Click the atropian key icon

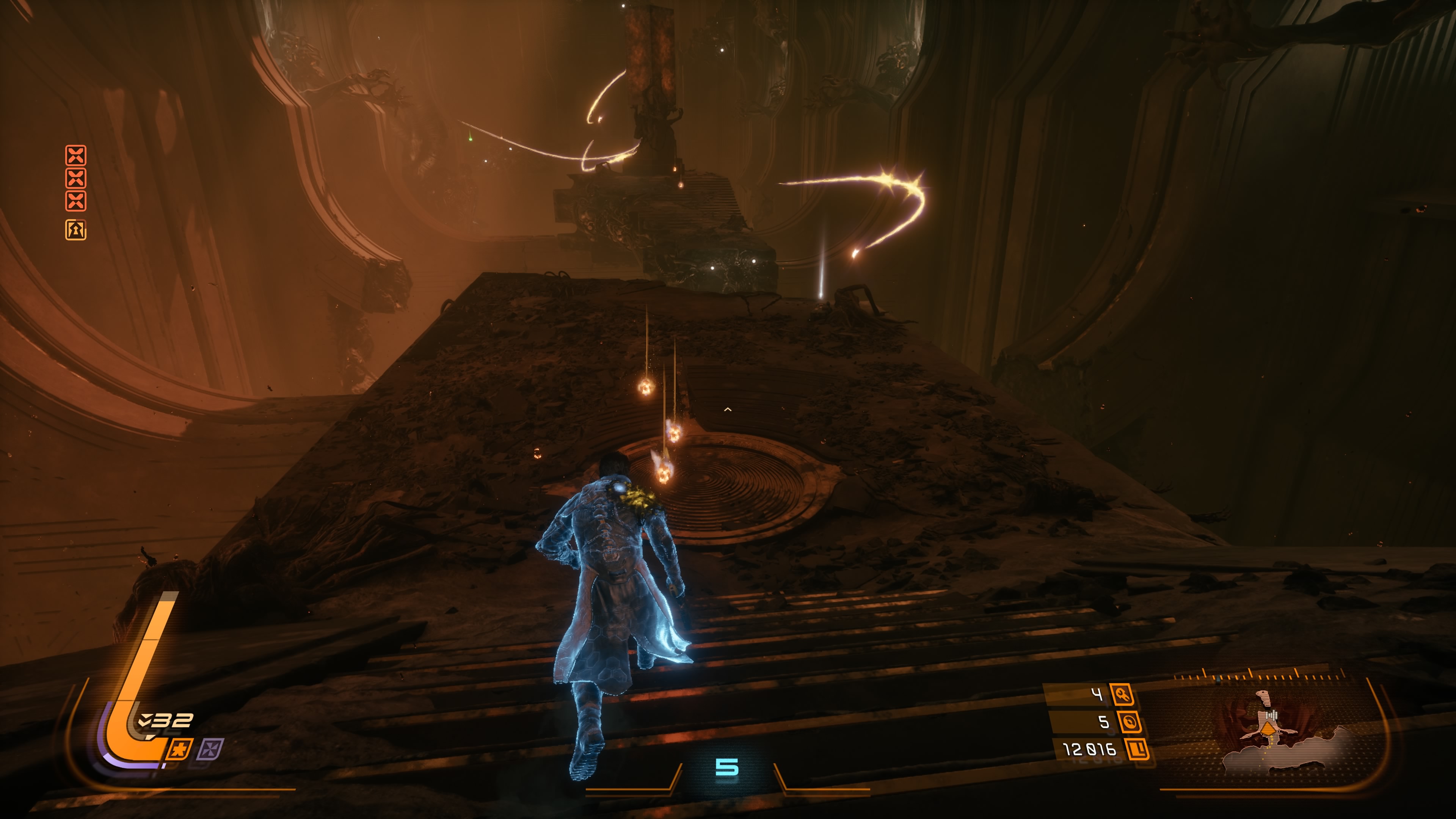(1122, 694)
